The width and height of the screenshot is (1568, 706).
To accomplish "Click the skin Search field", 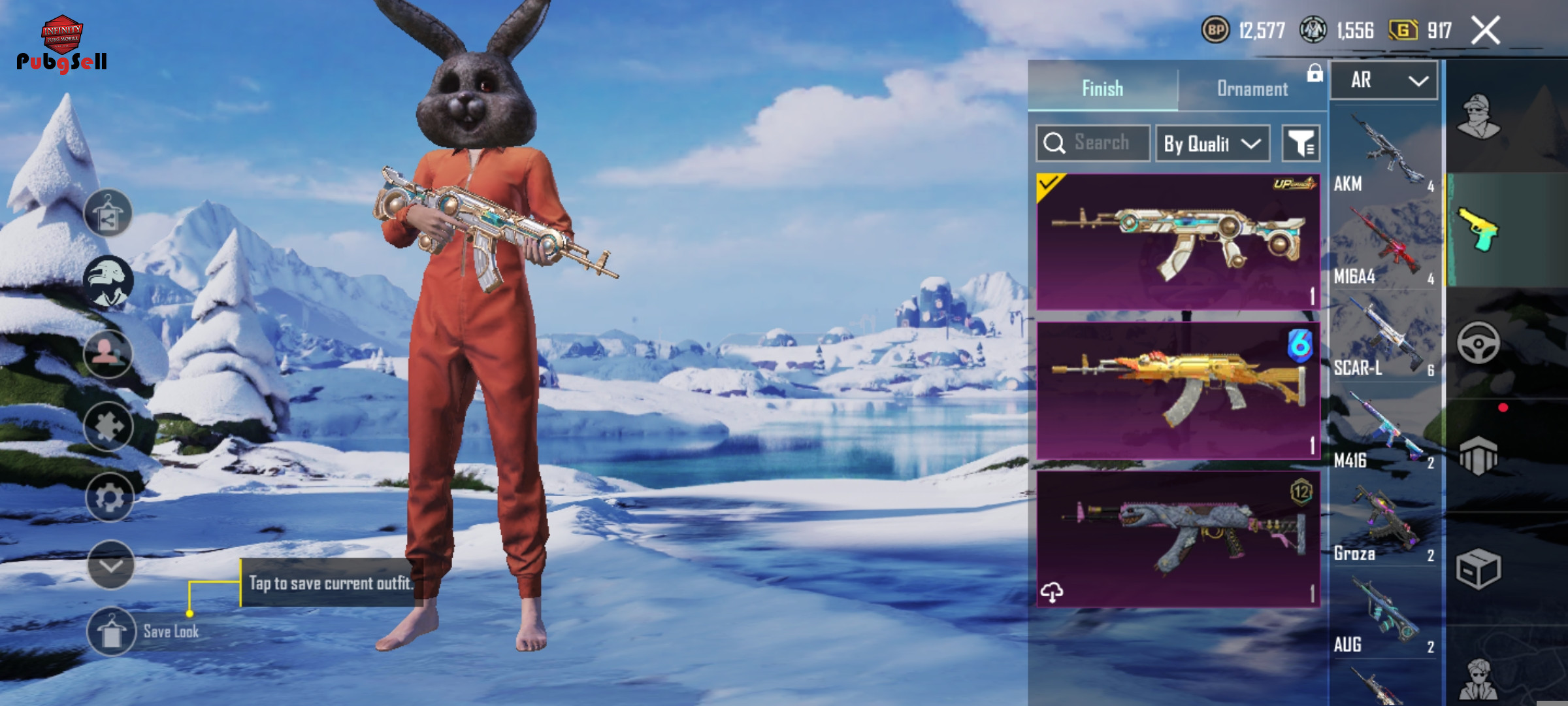I will pos(1100,143).
